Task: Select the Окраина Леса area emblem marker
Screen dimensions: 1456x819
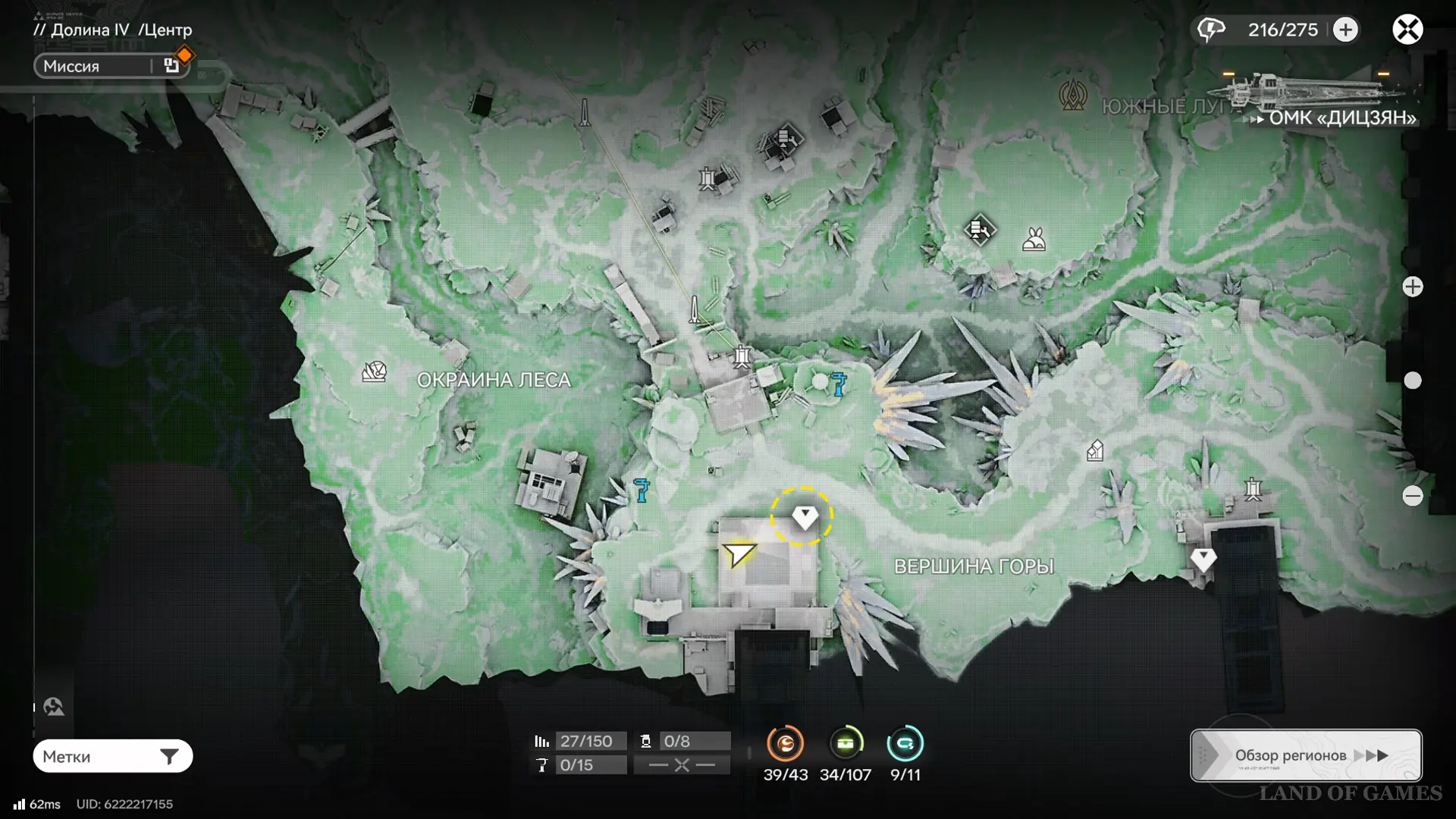Action: (x=375, y=372)
